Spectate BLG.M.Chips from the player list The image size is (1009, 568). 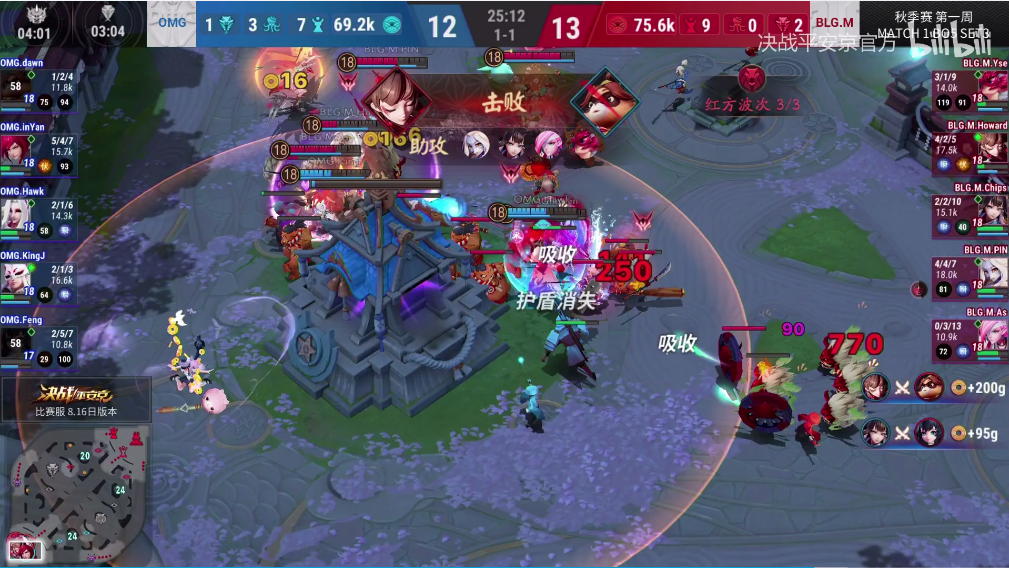coord(969,210)
